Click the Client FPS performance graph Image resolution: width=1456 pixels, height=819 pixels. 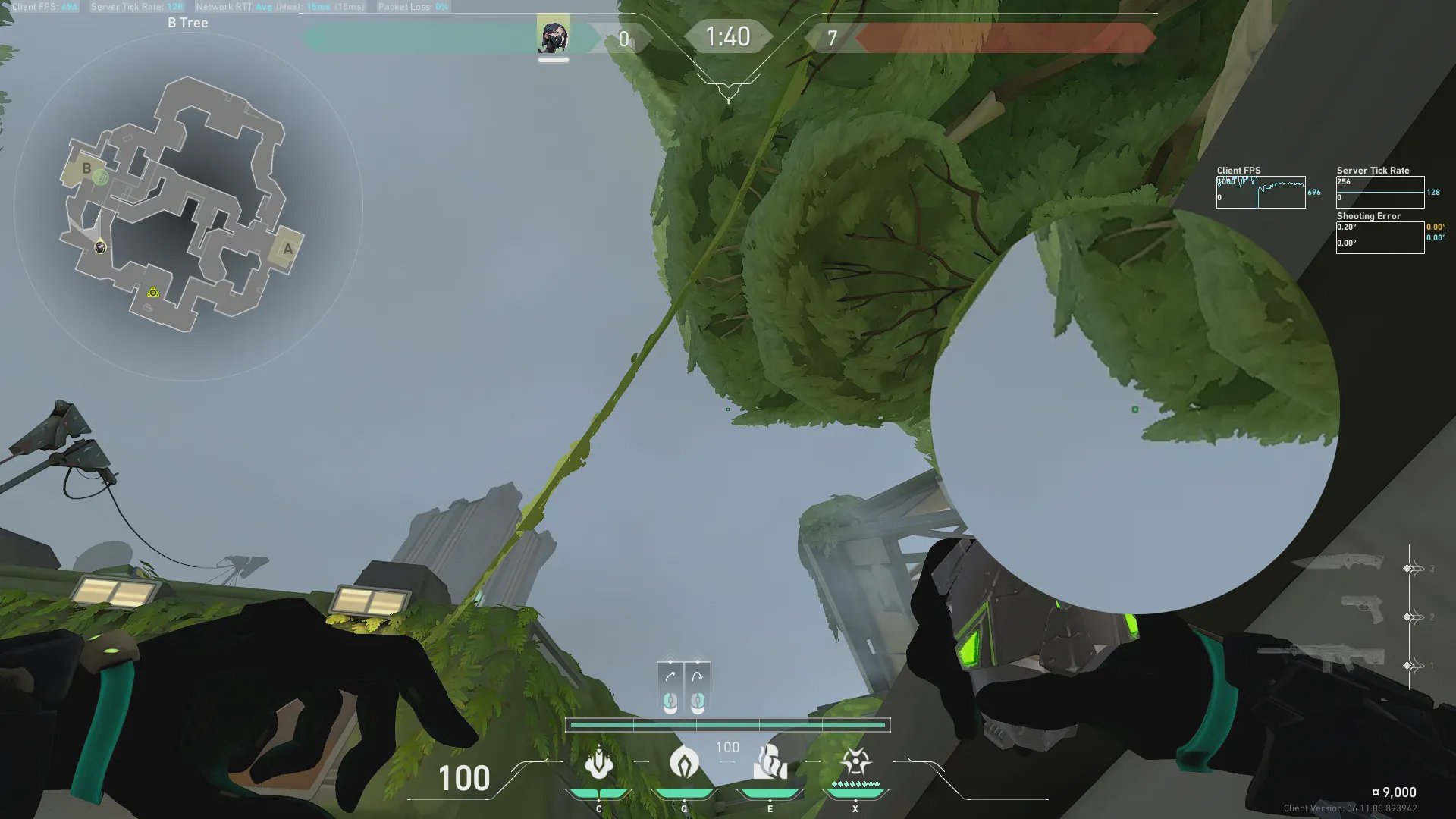[x=1260, y=192]
